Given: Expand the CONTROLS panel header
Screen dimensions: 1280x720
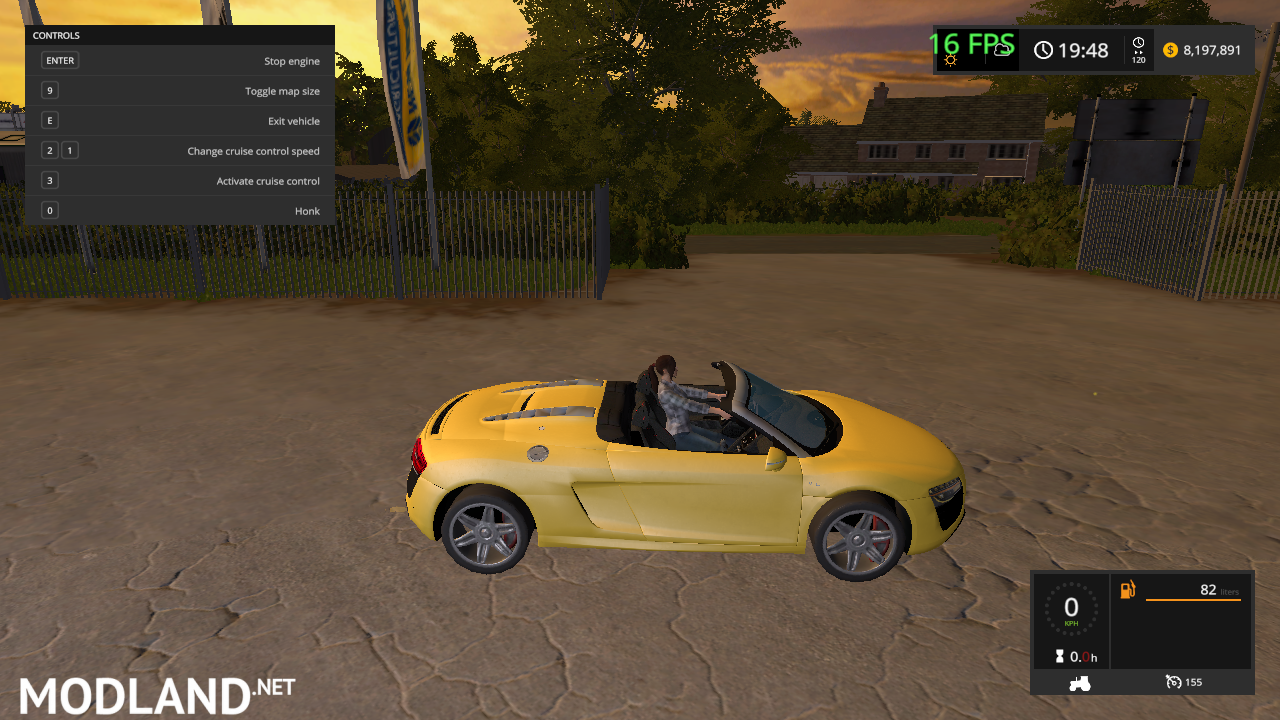Looking at the screenshot, I should [x=55, y=35].
